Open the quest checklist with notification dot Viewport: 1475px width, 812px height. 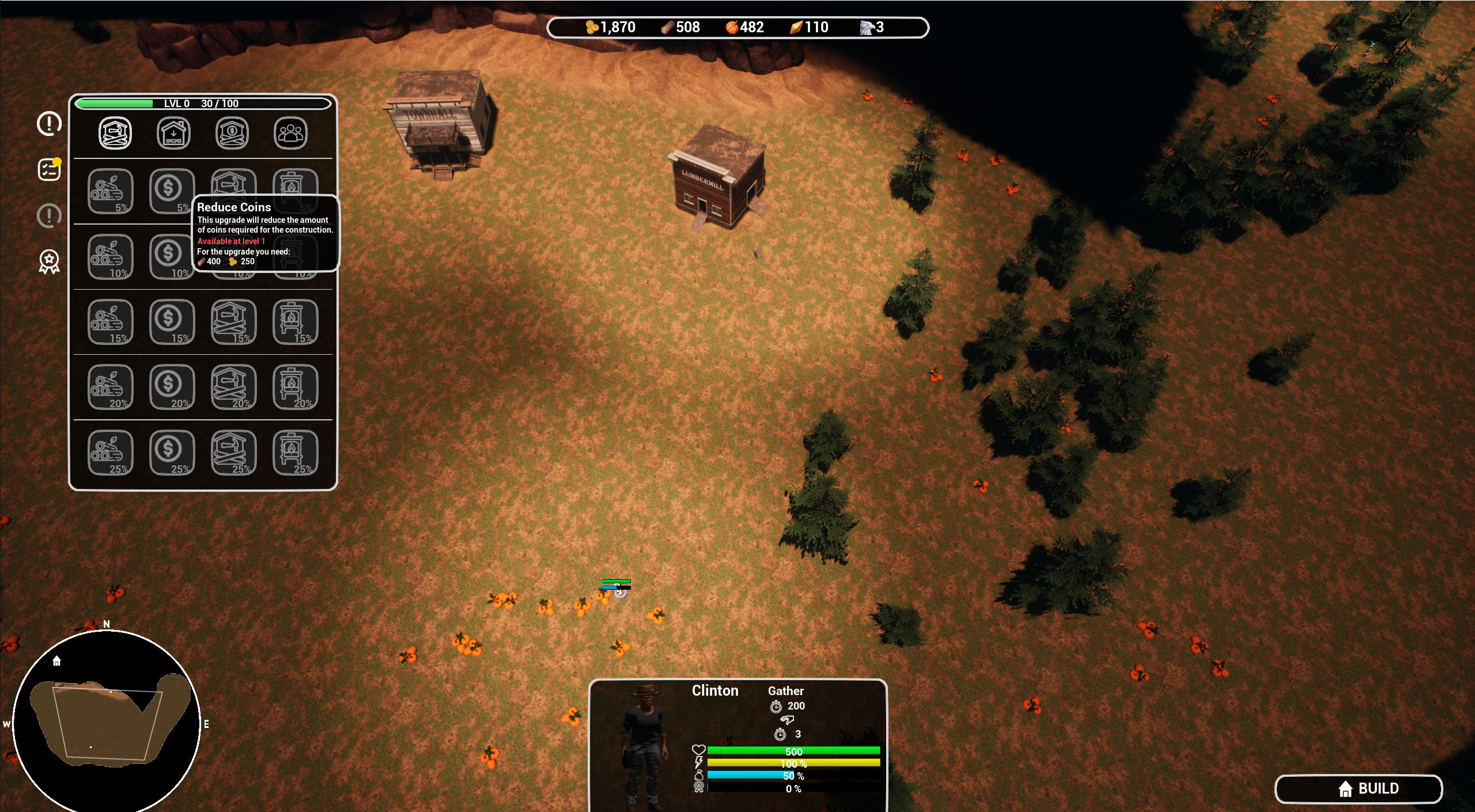coord(49,169)
